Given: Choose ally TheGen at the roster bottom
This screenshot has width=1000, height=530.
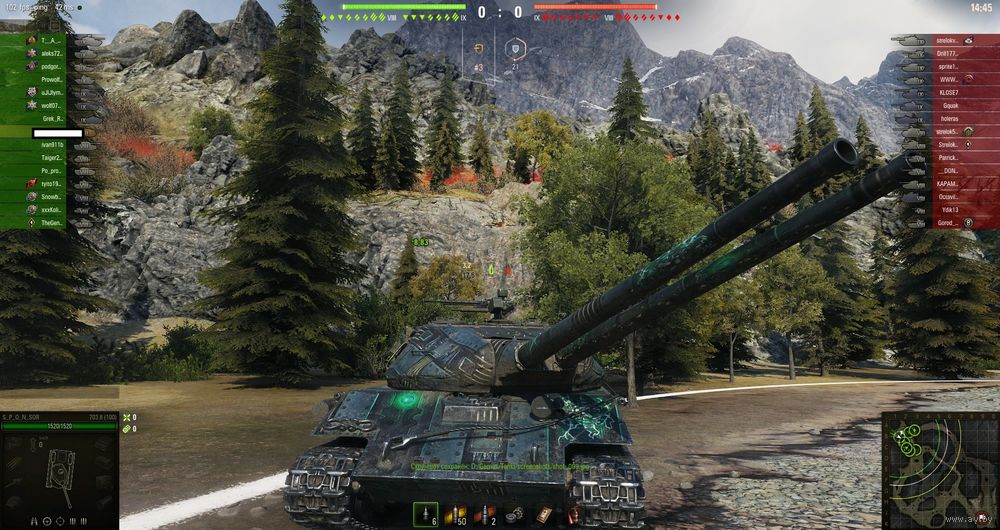Looking at the screenshot, I should click(52, 223).
